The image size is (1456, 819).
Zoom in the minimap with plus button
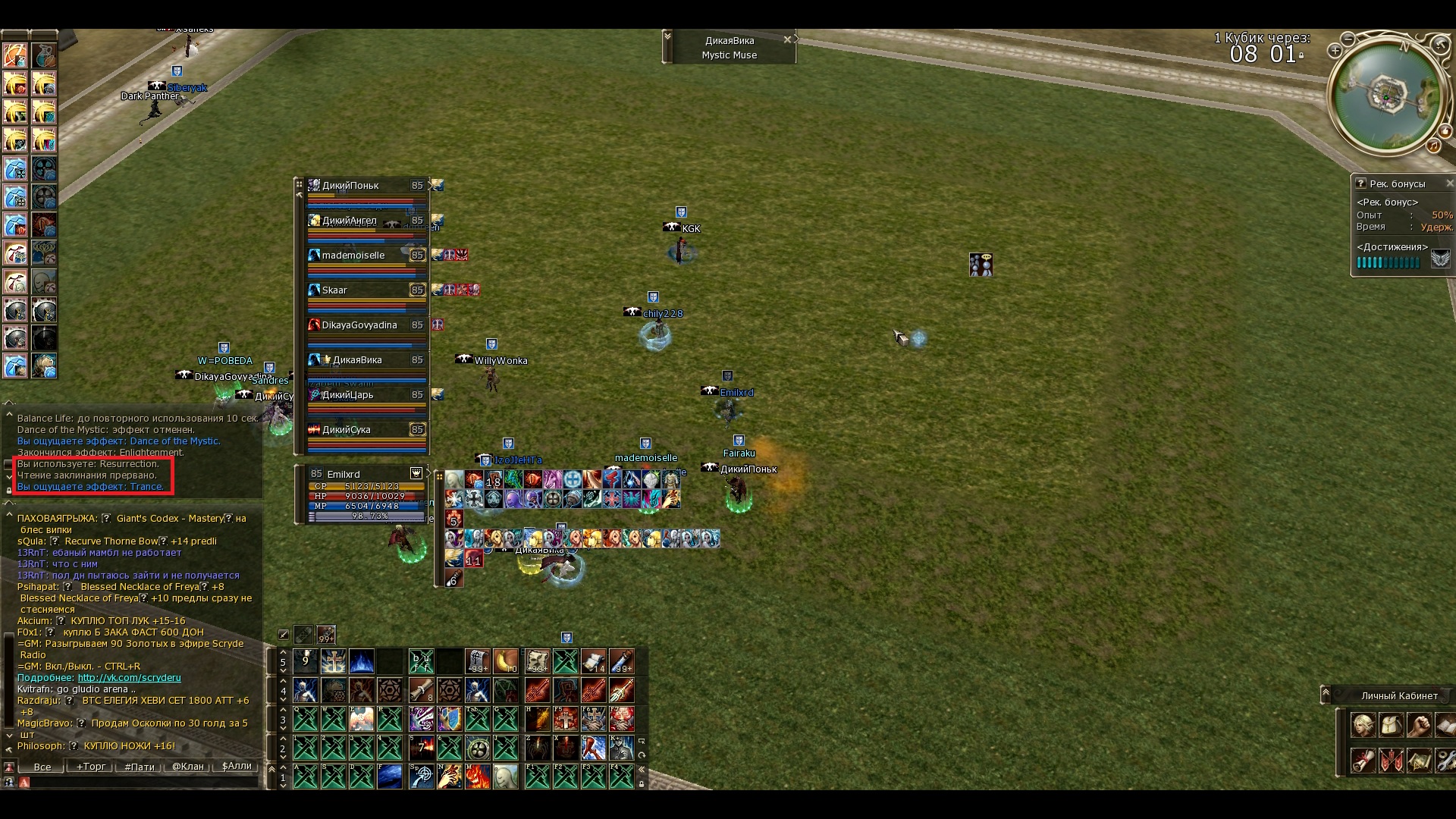1335,51
